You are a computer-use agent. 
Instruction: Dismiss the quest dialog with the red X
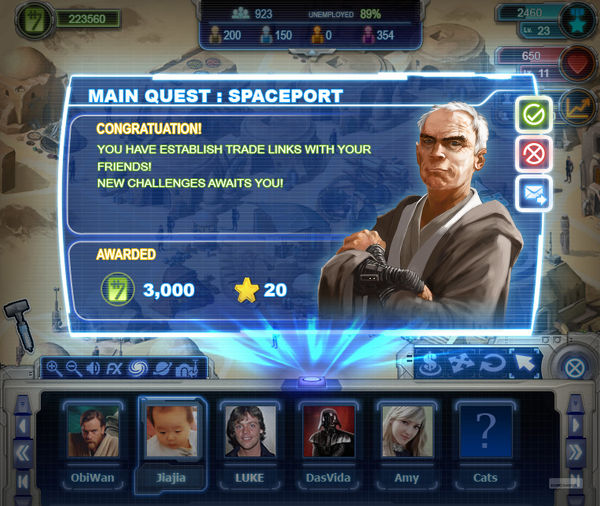point(534,155)
